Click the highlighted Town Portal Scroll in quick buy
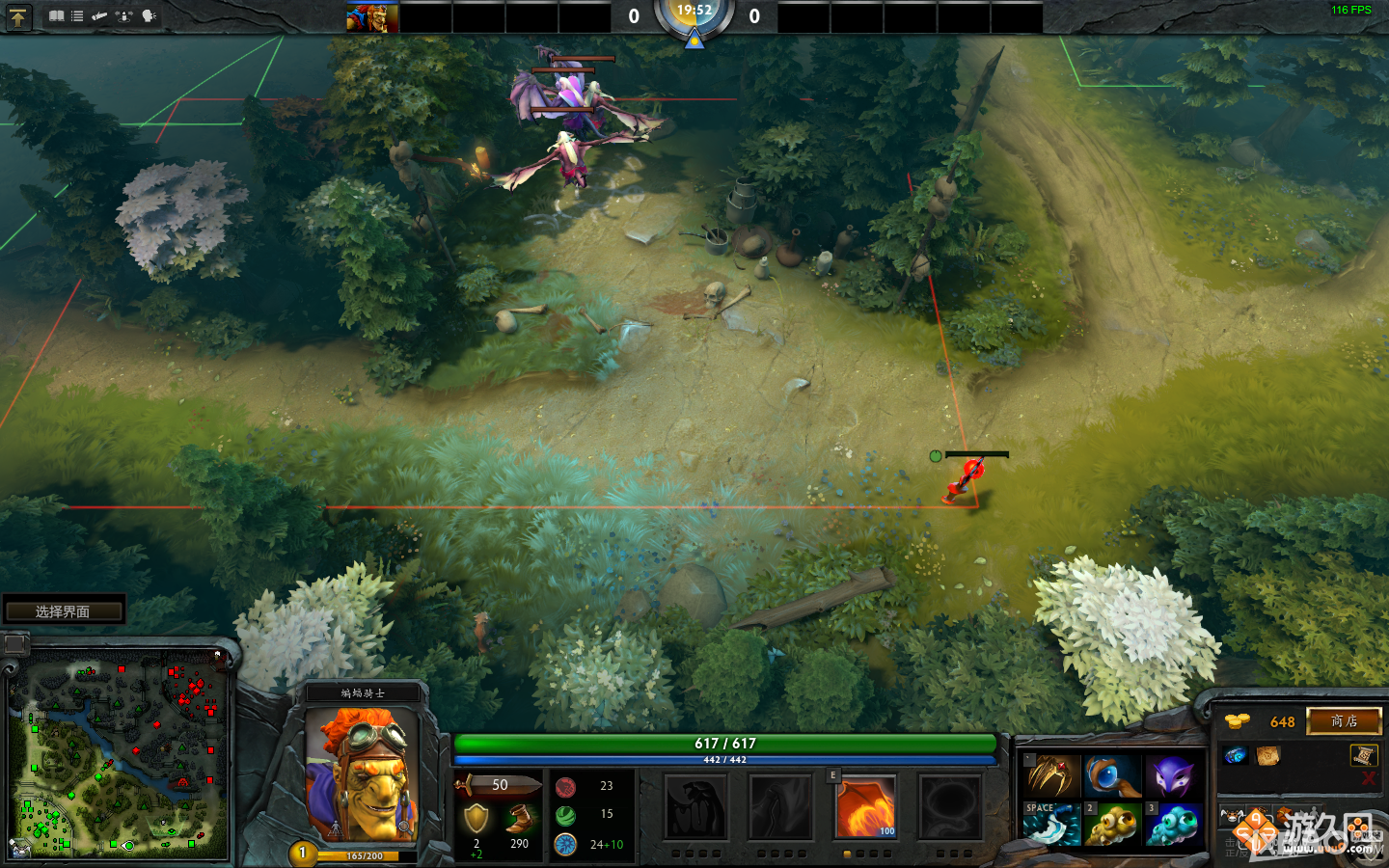Image resolution: width=1389 pixels, height=868 pixels. click(1363, 756)
